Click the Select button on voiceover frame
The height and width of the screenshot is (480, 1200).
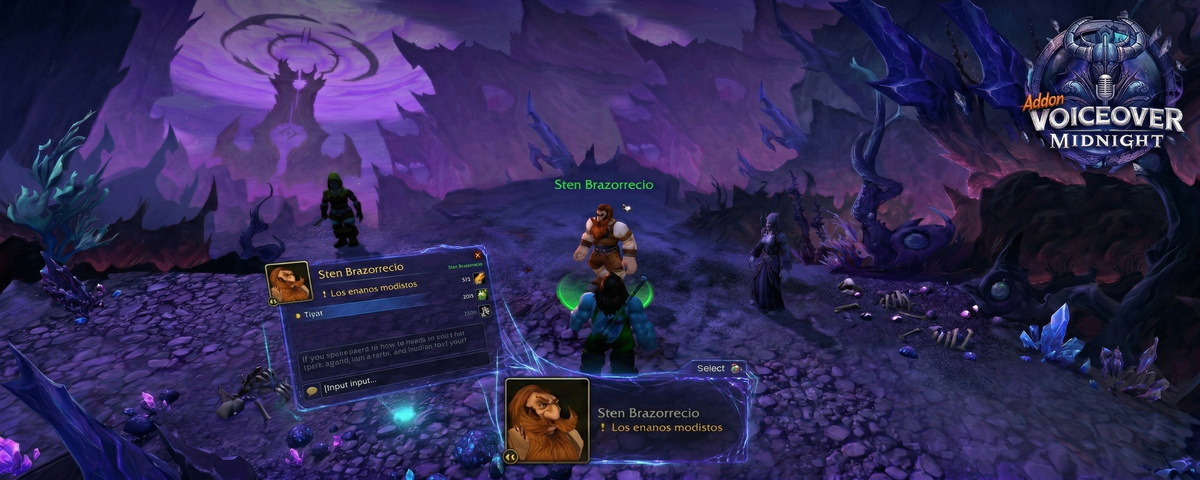712,368
